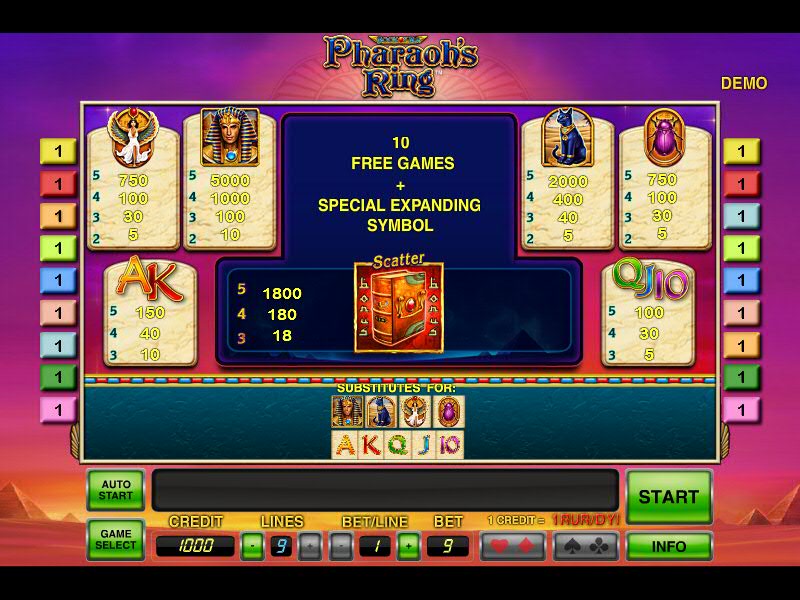Screen dimensions: 800x600
Task: Start the spin with the START button
Action: pyautogui.click(x=668, y=496)
